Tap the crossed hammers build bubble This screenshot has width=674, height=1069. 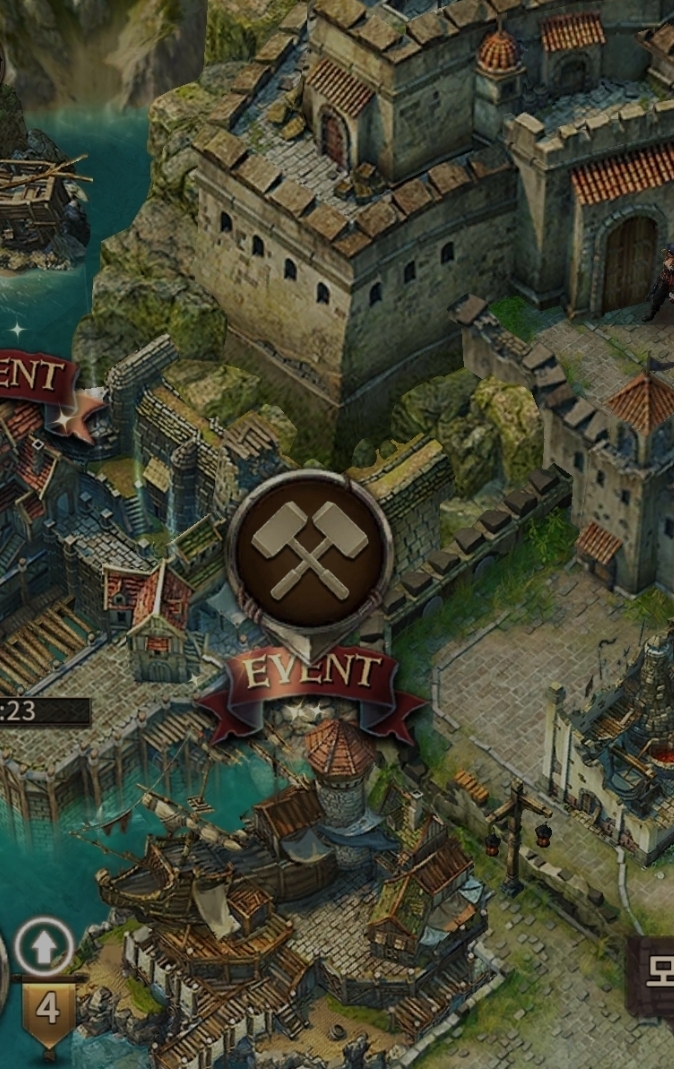[x=309, y=549]
